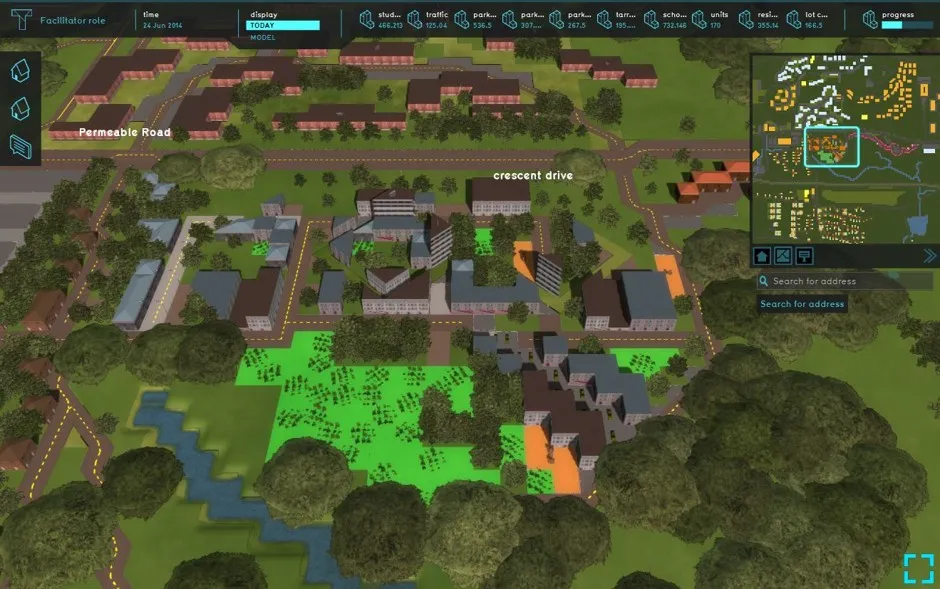Select the students indicator in top bar
The image size is (940, 589).
pos(378,20)
